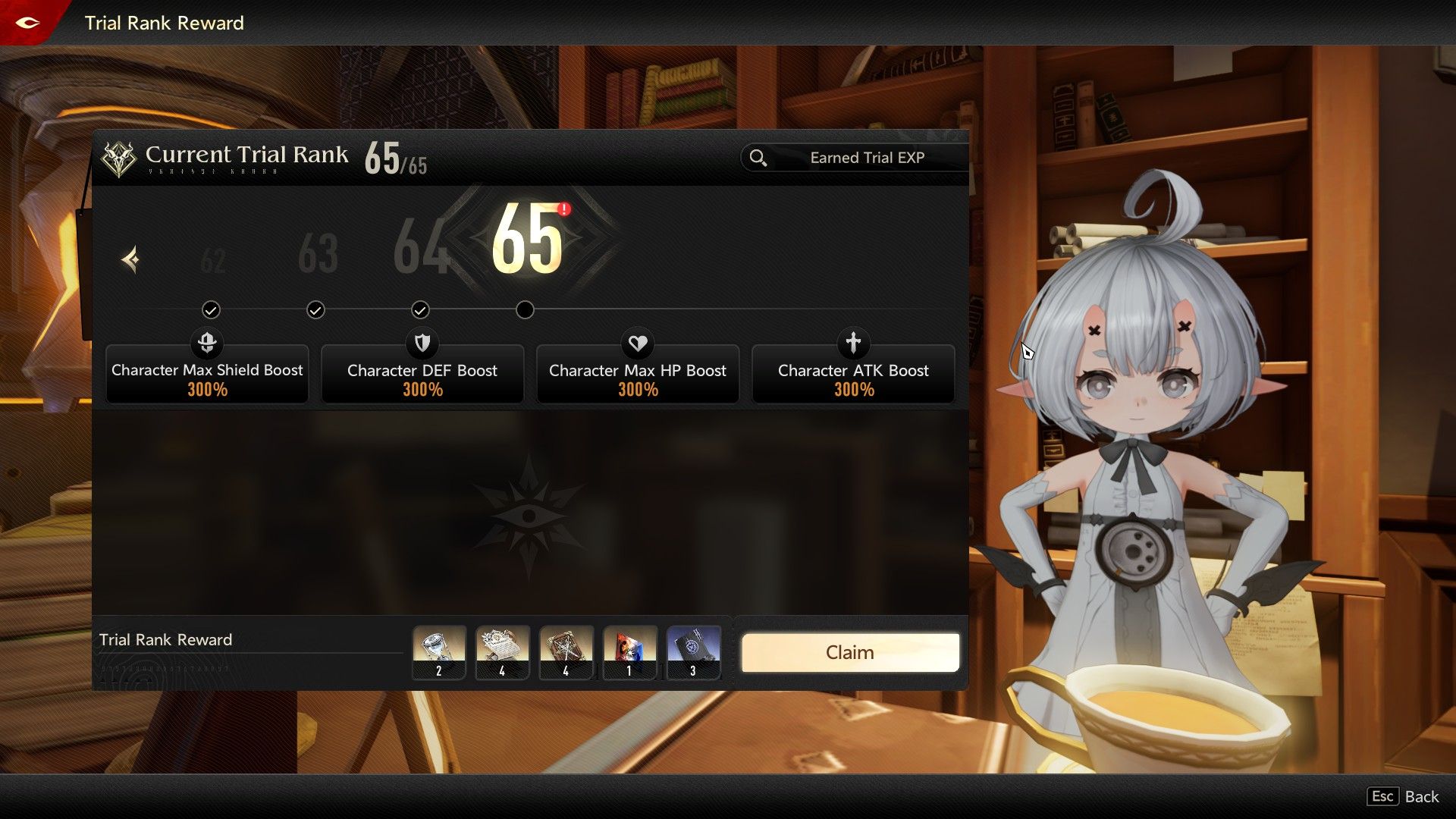Claim the Trial Rank Reward

849,653
